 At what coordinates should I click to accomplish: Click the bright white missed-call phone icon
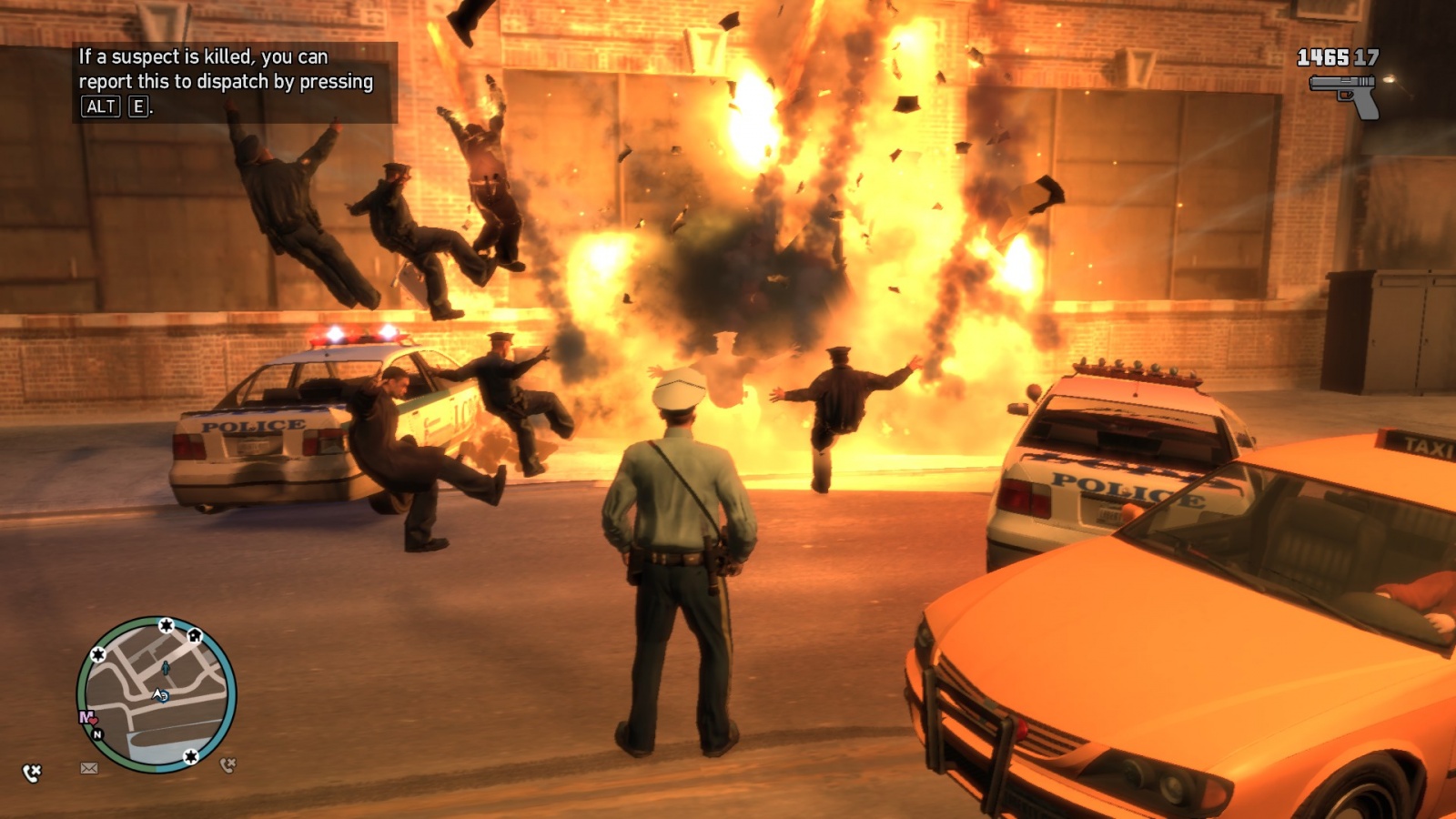[x=32, y=773]
